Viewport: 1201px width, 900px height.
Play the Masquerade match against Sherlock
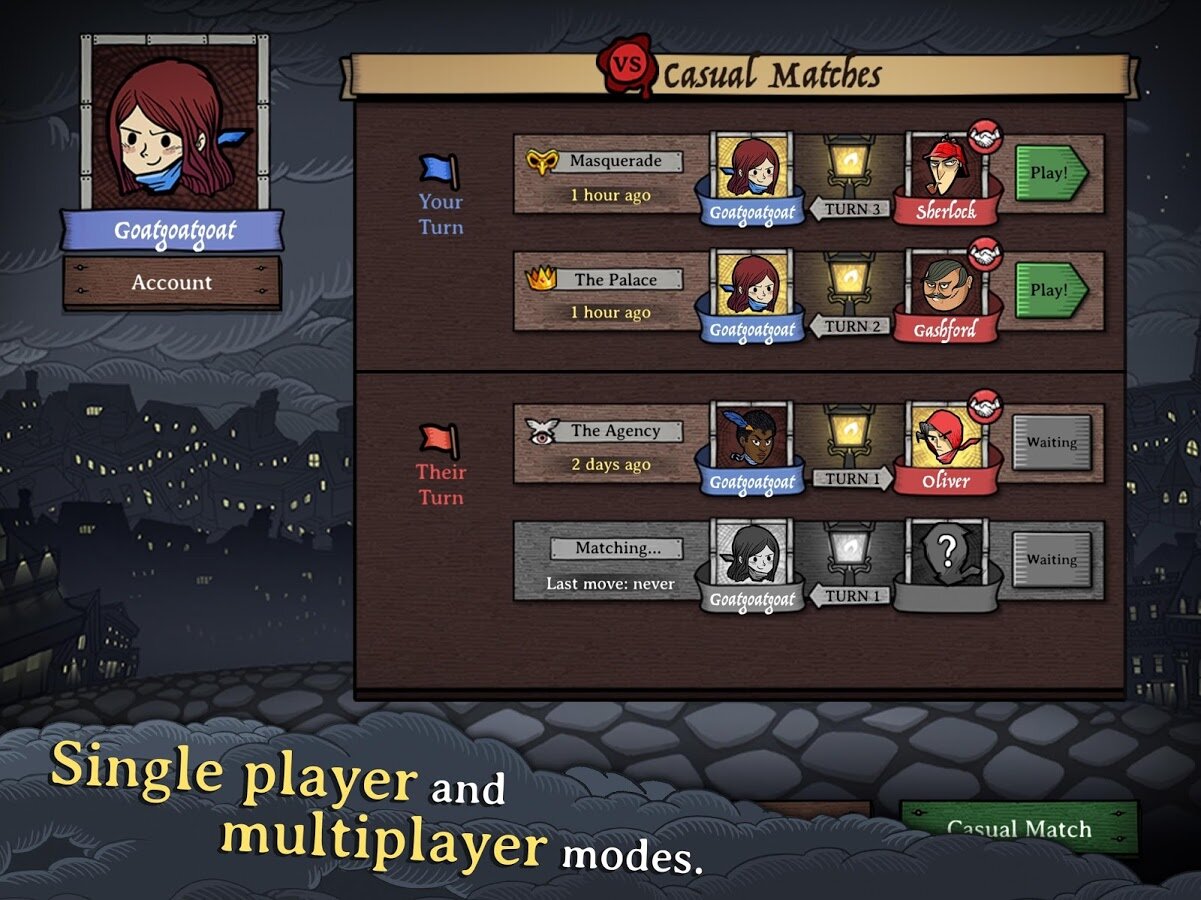coord(1050,173)
